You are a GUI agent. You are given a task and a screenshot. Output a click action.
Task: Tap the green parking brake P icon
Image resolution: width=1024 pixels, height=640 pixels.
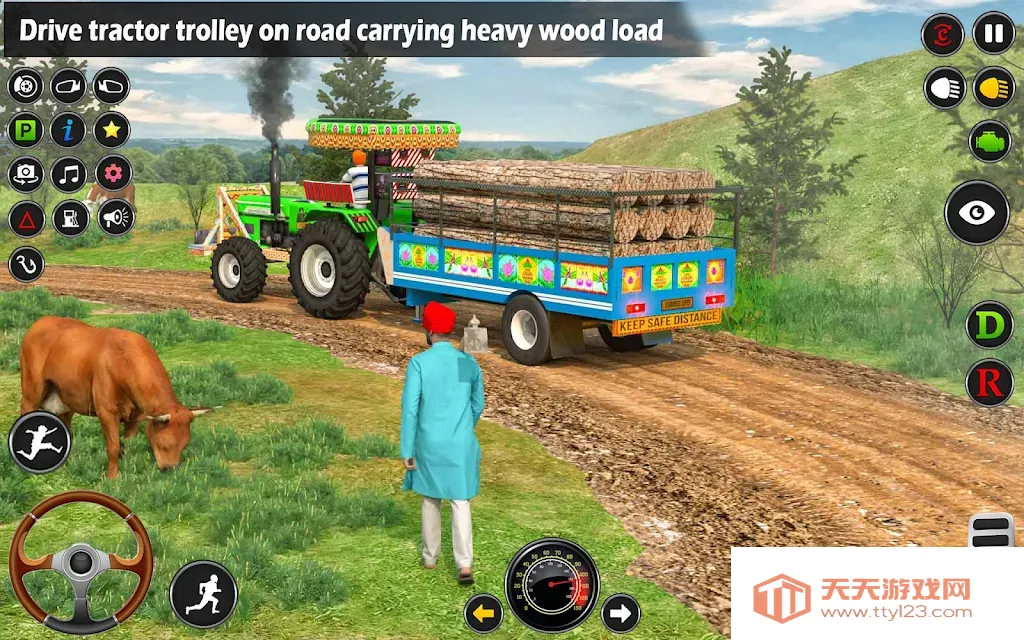click(x=26, y=130)
